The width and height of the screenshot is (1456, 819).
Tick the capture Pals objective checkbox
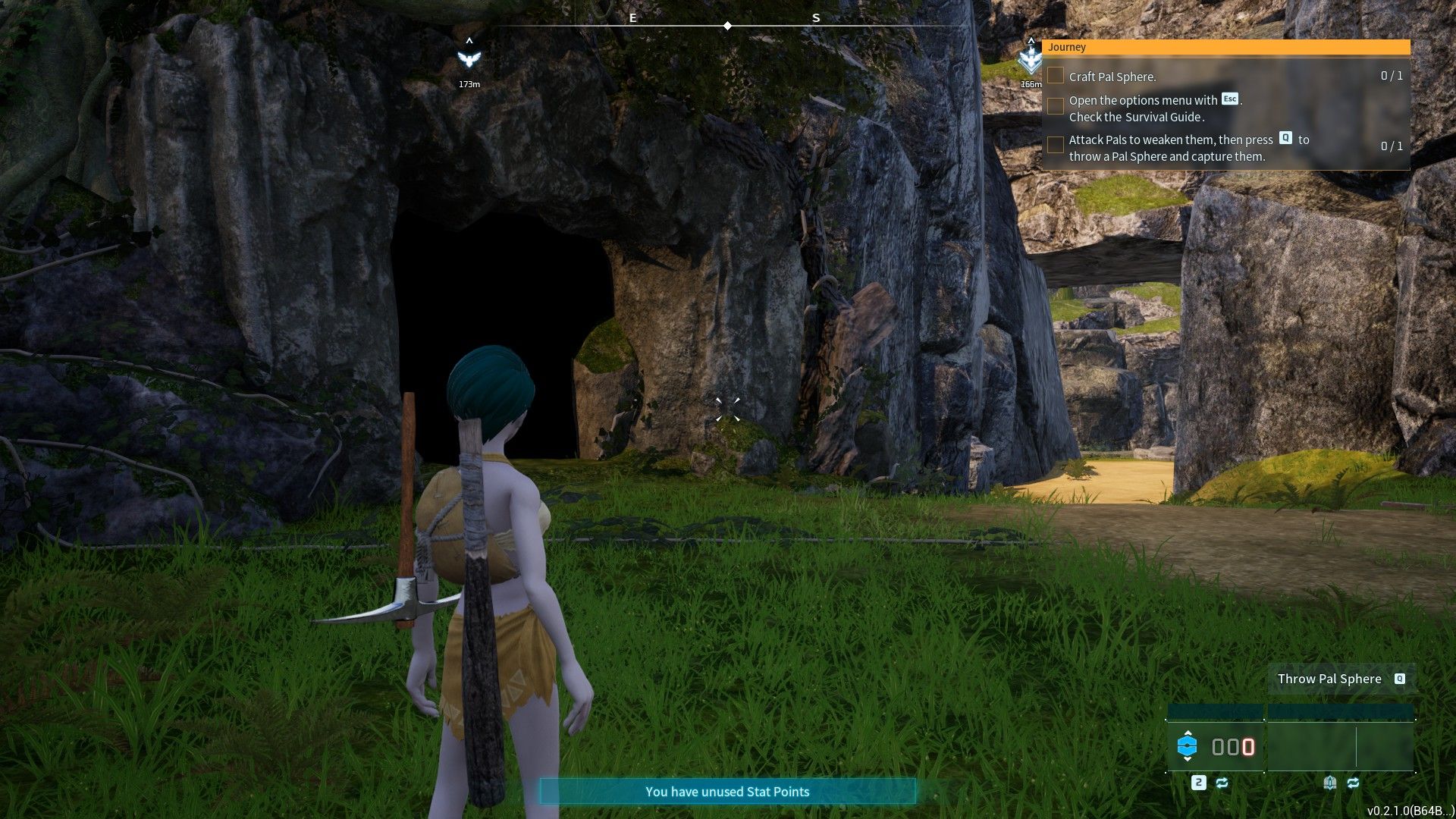point(1056,145)
